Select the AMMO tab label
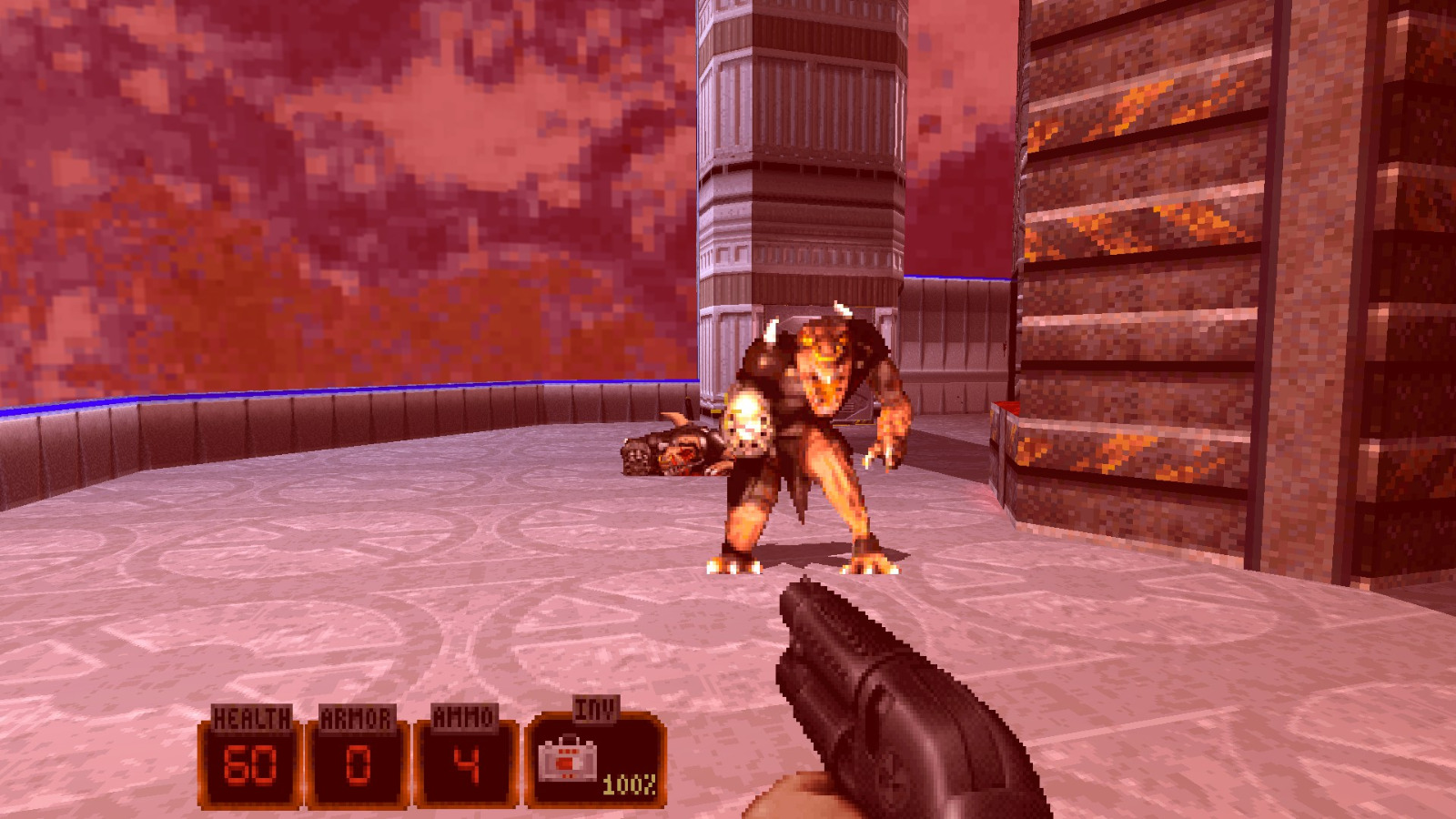The height and width of the screenshot is (819, 1456). pyautogui.click(x=464, y=717)
